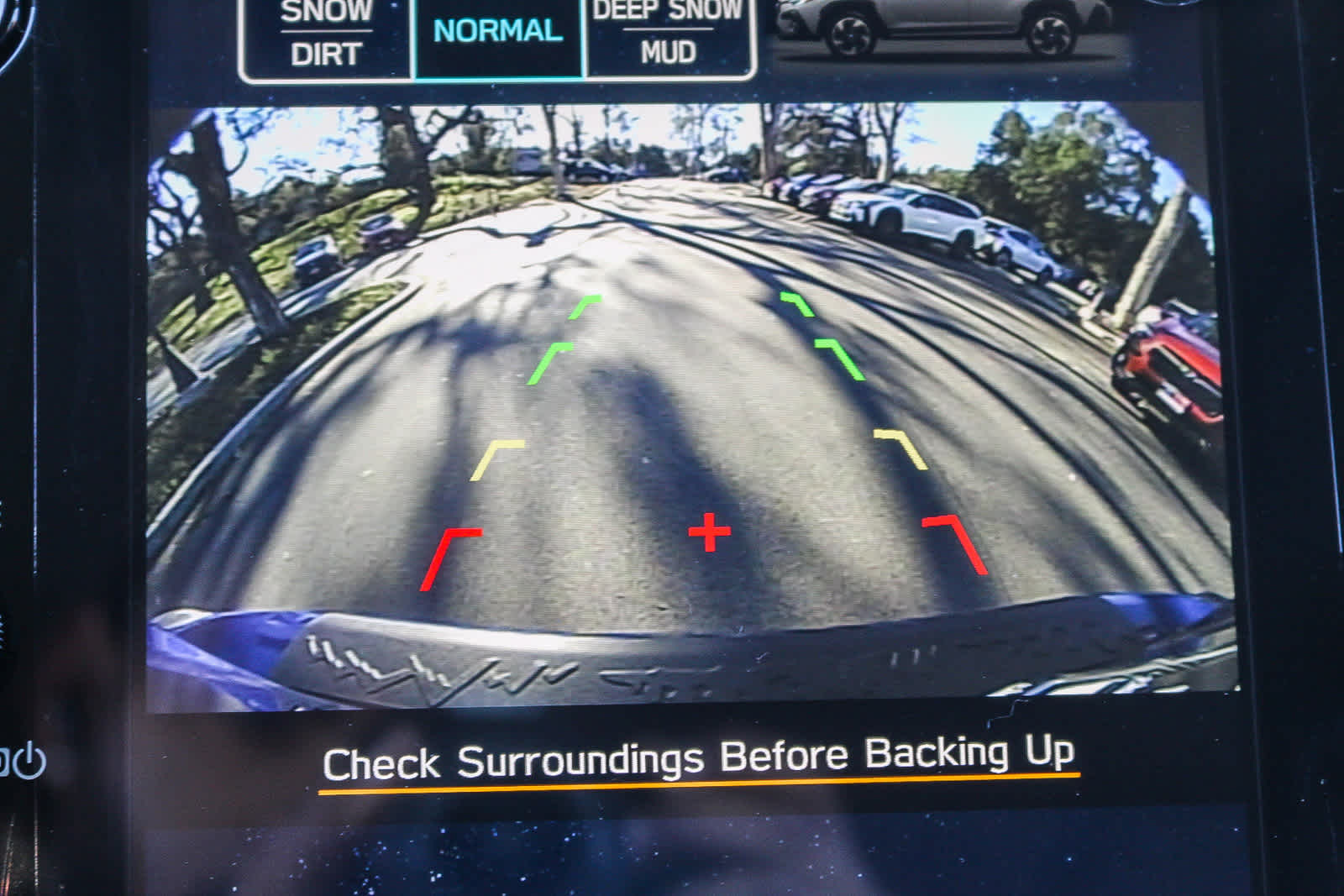Tap the red right proximity bracket

958,546
